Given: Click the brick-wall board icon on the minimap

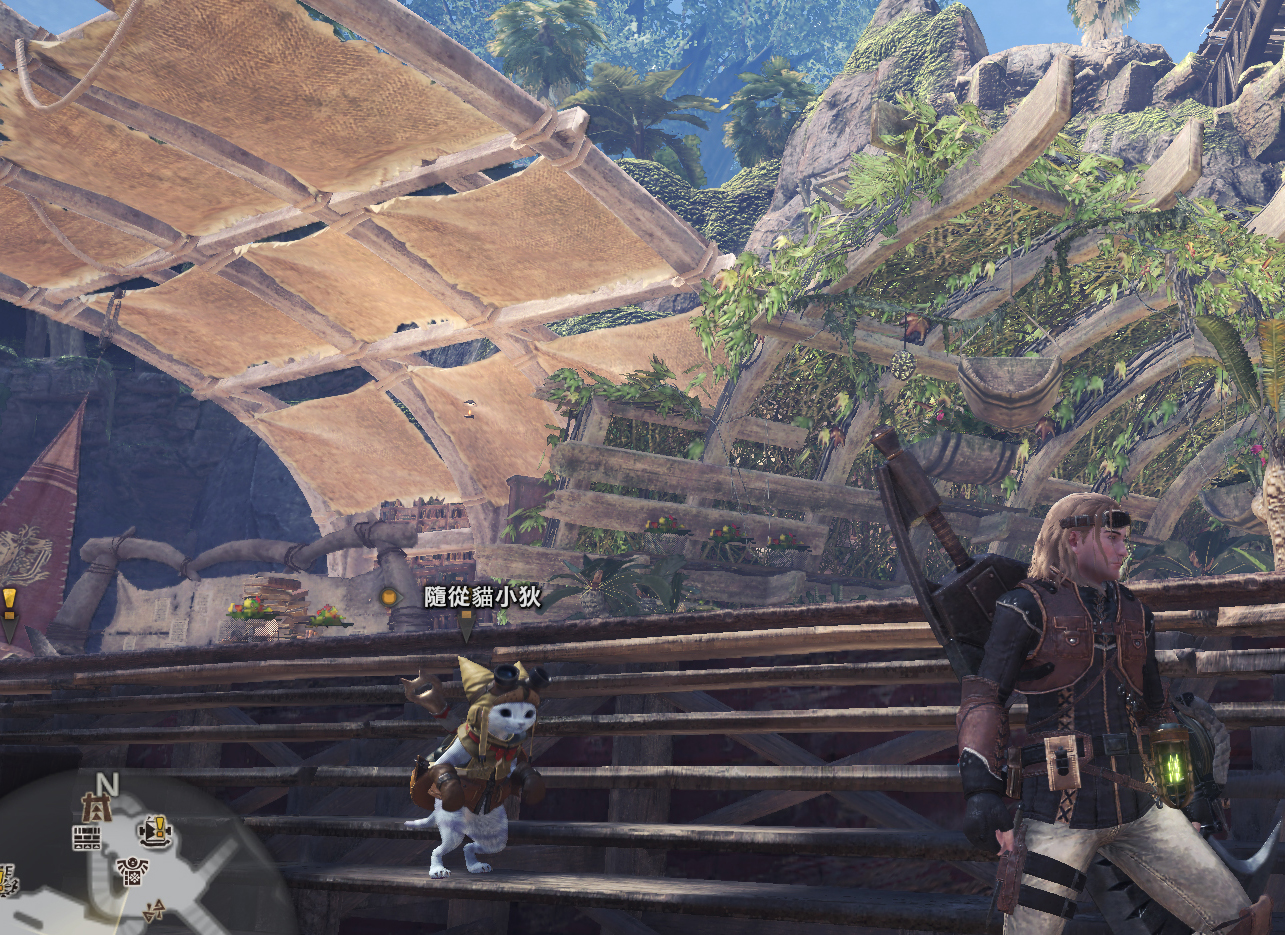Looking at the screenshot, I should click(x=87, y=838).
